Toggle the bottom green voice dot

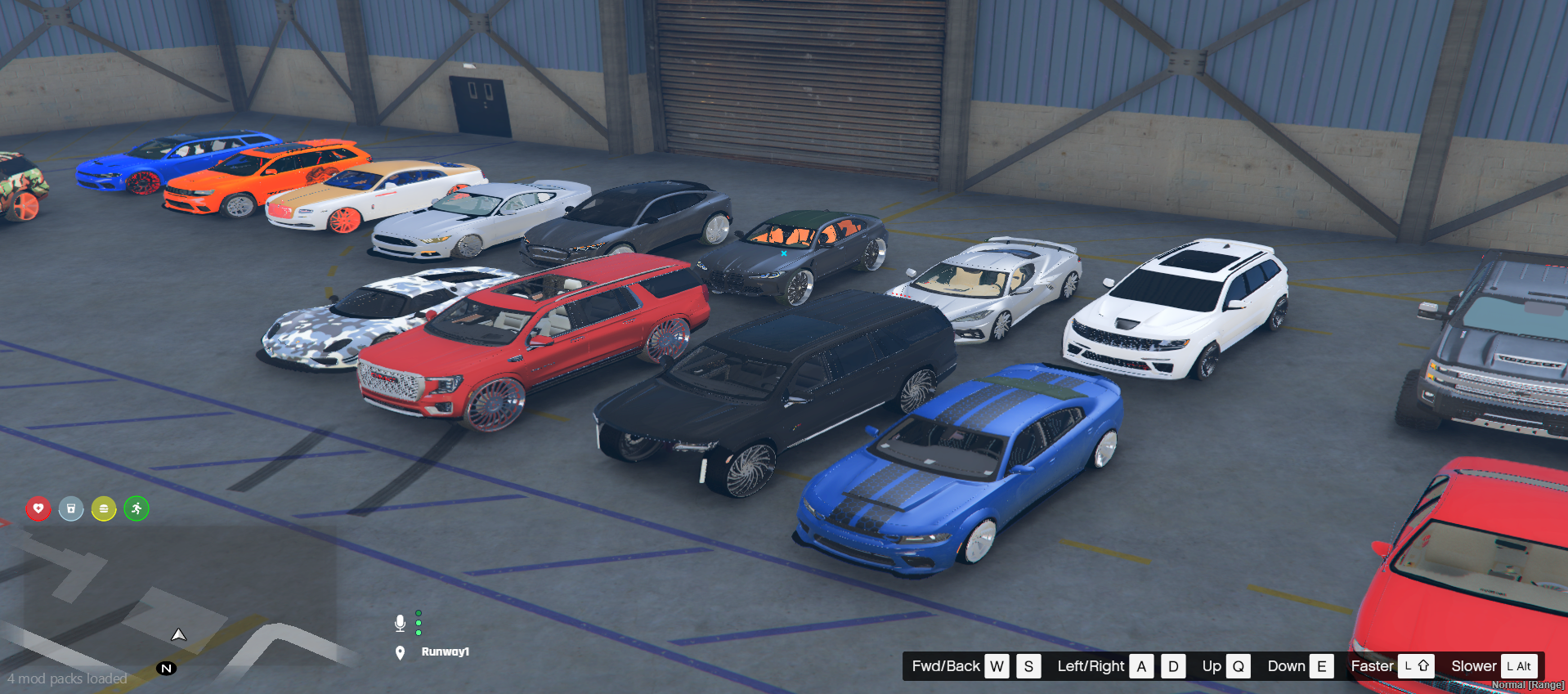[x=418, y=634]
